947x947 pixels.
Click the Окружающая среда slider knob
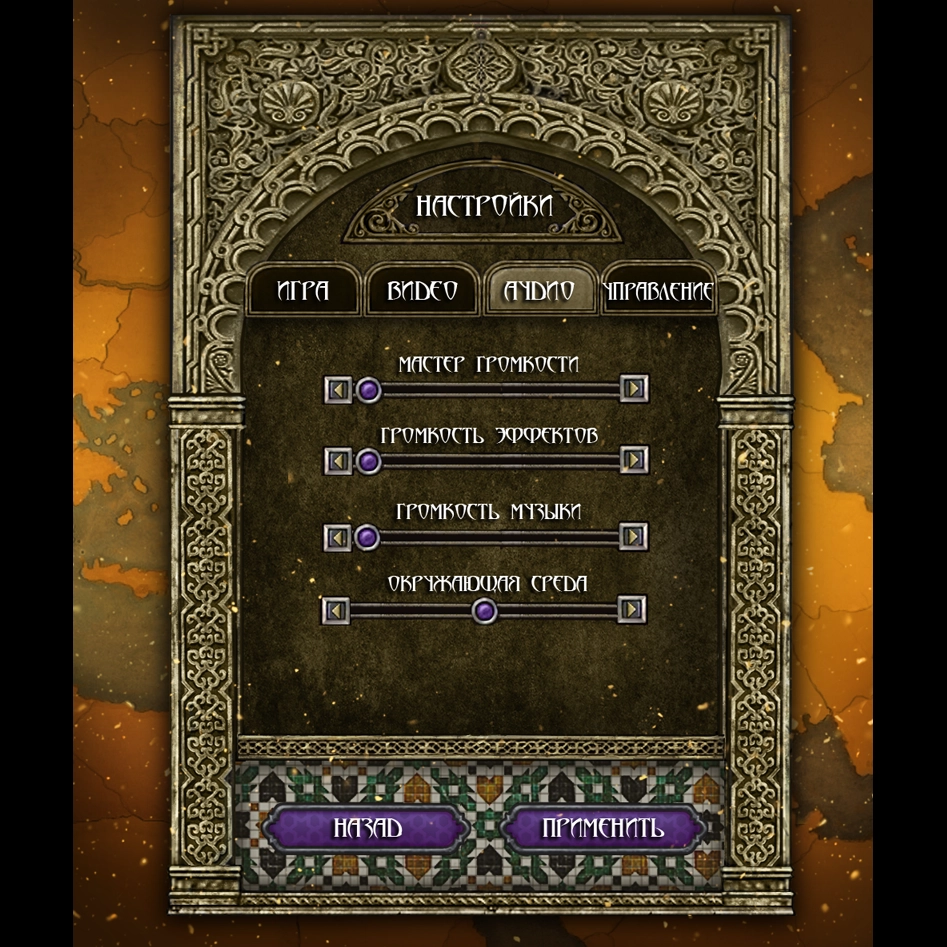(x=485, y=610)
